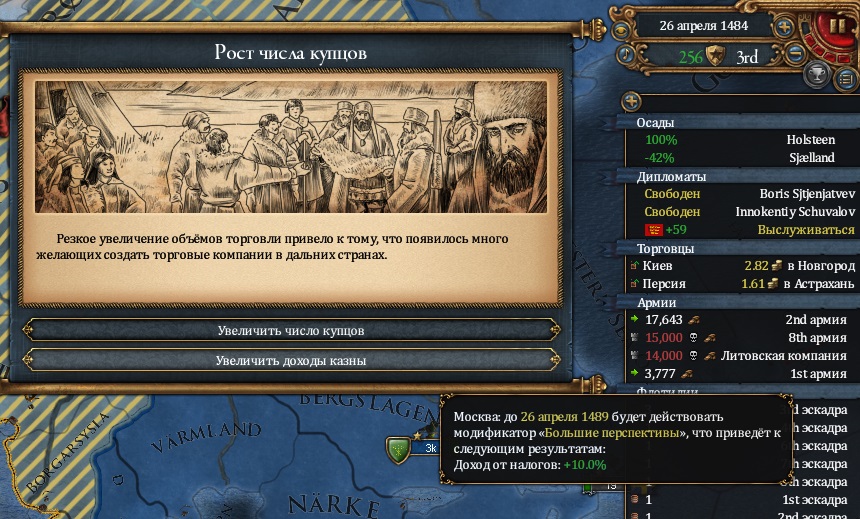Expand the outliner with the plus button
860x519 pixels.
point(631,101)
